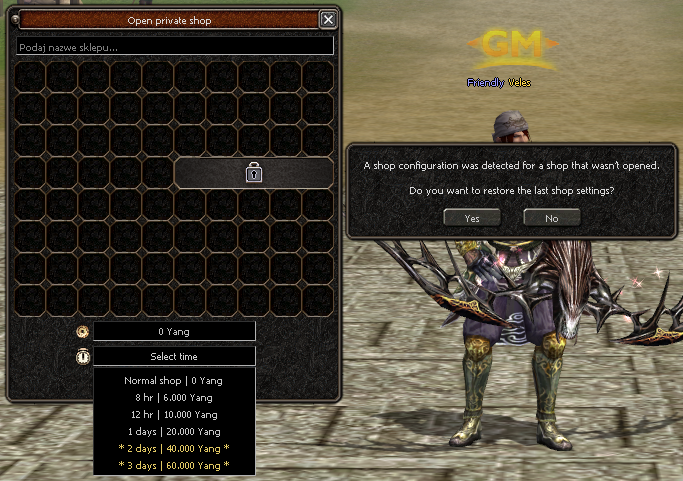Screen dimensions: 683x481
Task: Click the shop name input field
Action: [x=175, y=47]
